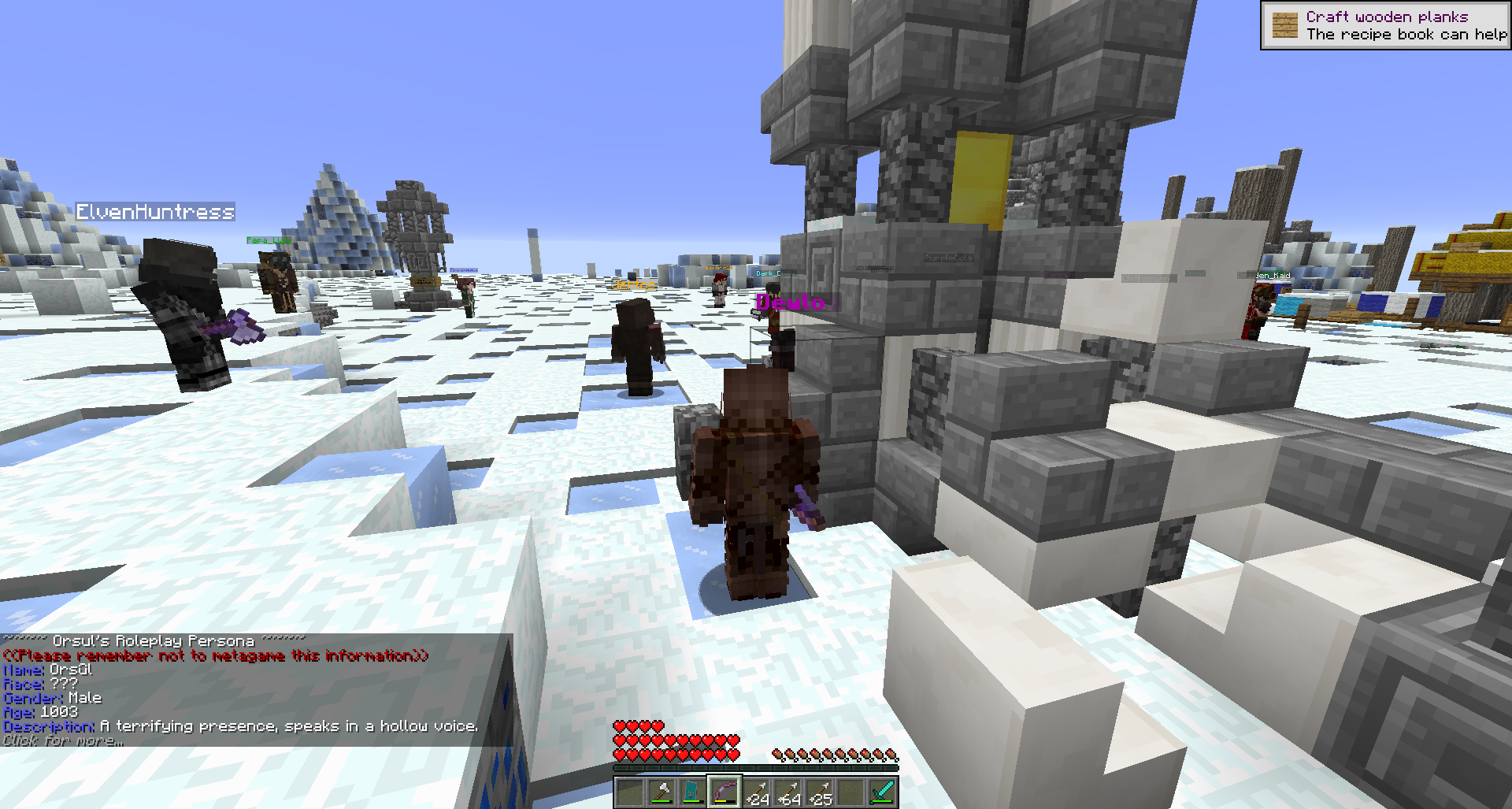Click the PurpleCola nameplate near the tower
Viewport: 1512px width, 809px height.
click(x=947, y=257)
